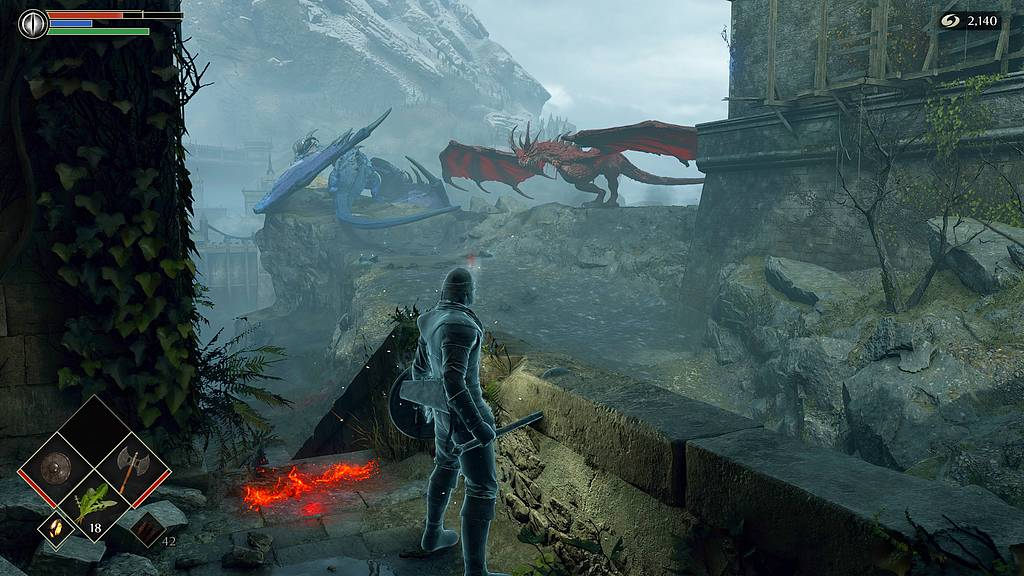Click the character status emblem

(32, 23)
